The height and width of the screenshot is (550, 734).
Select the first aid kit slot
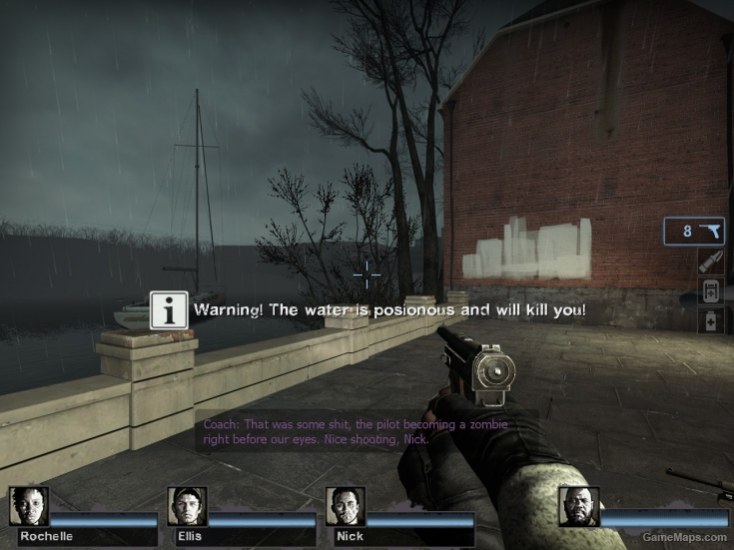pos(710,292)
